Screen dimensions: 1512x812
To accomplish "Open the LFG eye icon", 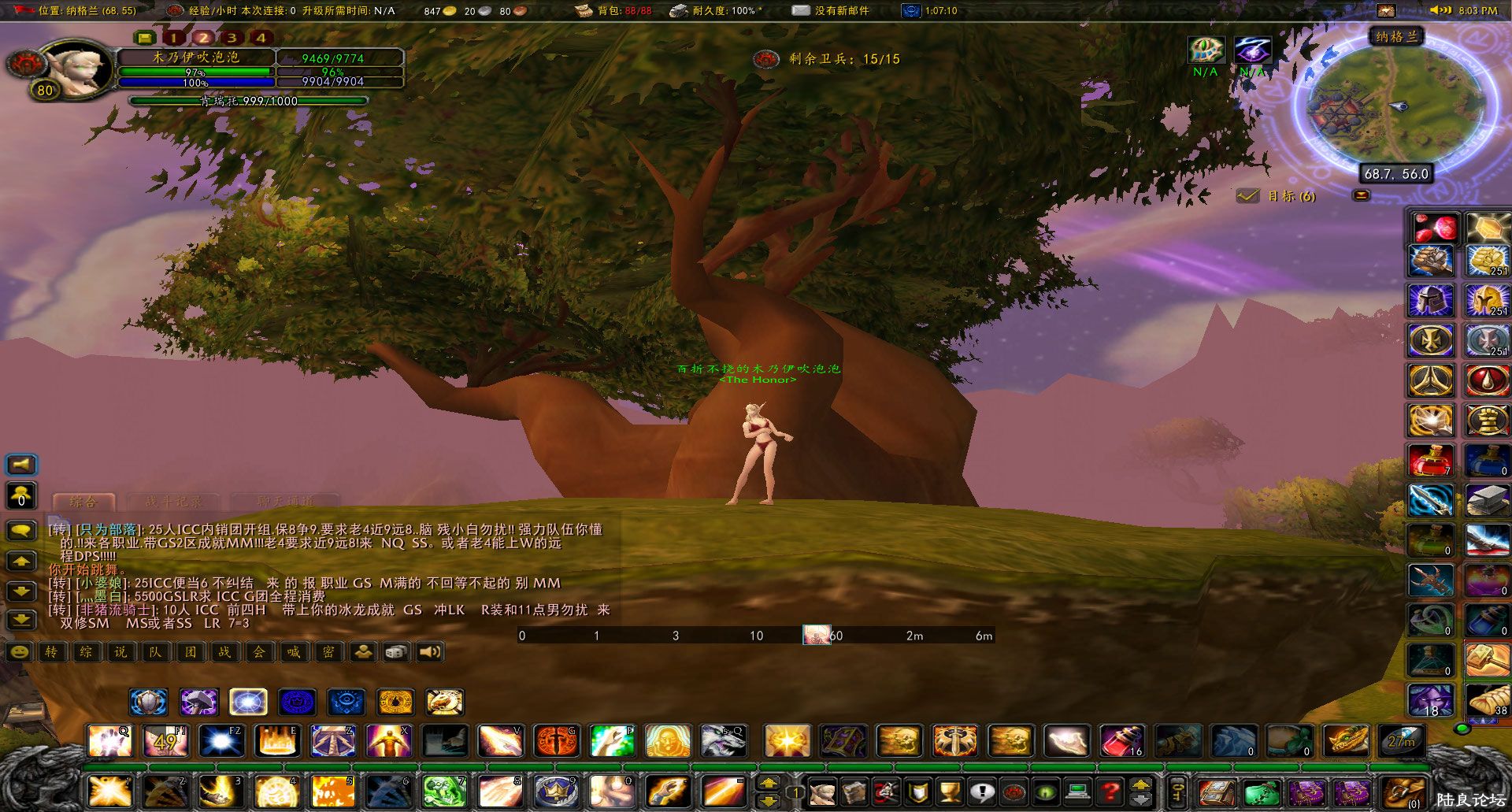I will [x=1046, y=793].
